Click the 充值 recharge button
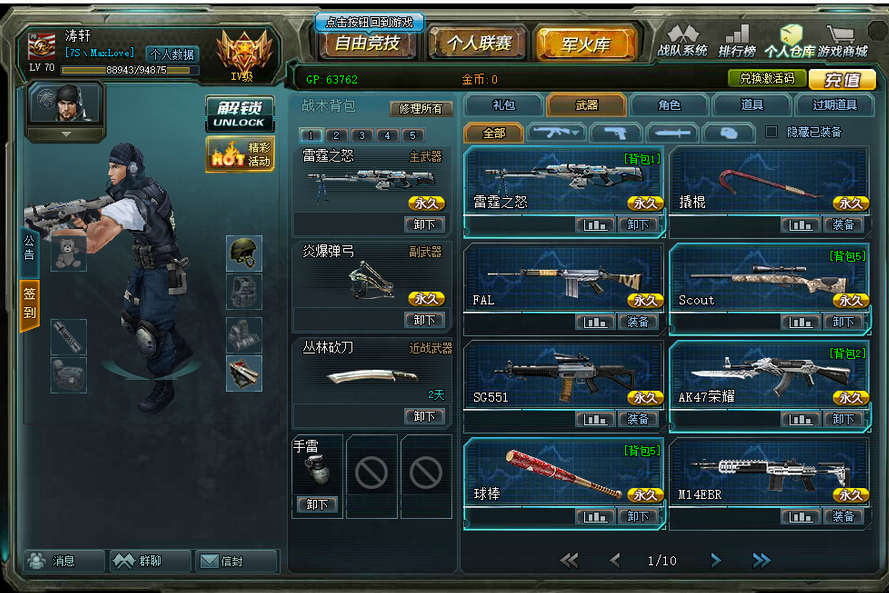 (842, 80)
